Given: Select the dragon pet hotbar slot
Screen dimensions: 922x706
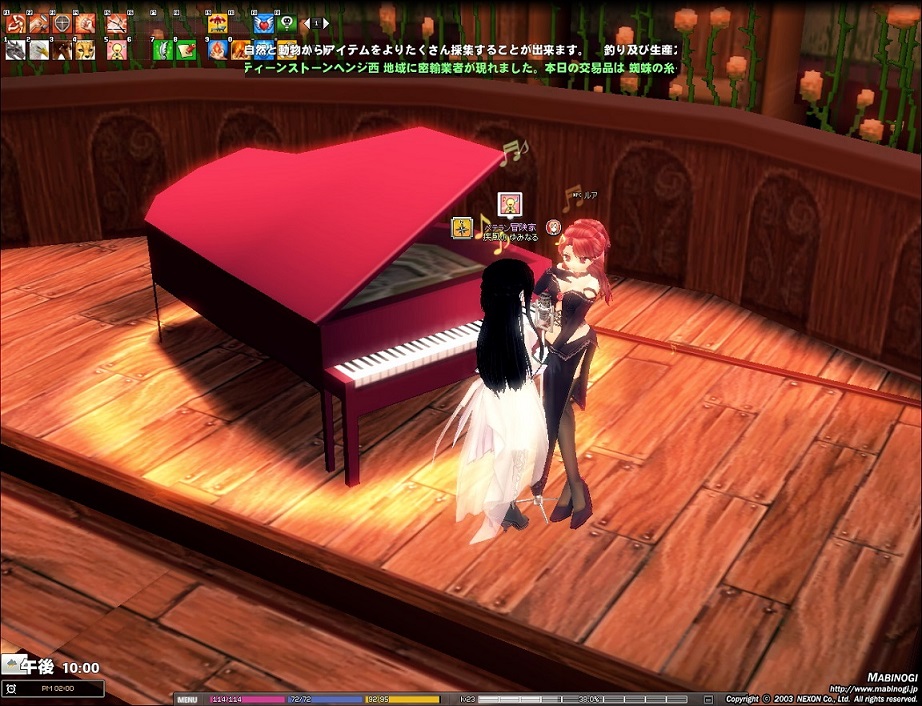Looking at the screenshot, I should 15,49.
